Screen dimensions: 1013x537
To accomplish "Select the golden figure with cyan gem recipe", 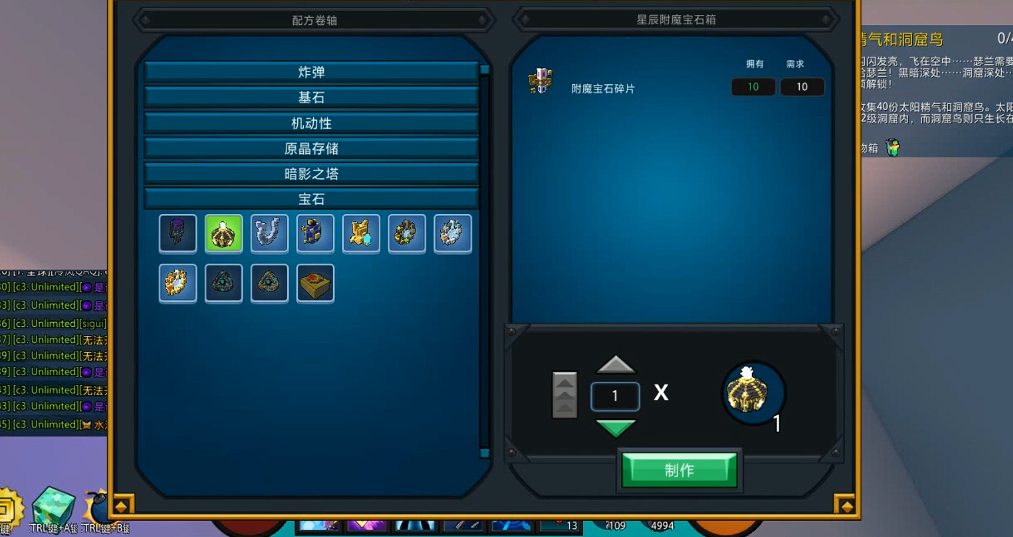I will [x=361, y=234].
